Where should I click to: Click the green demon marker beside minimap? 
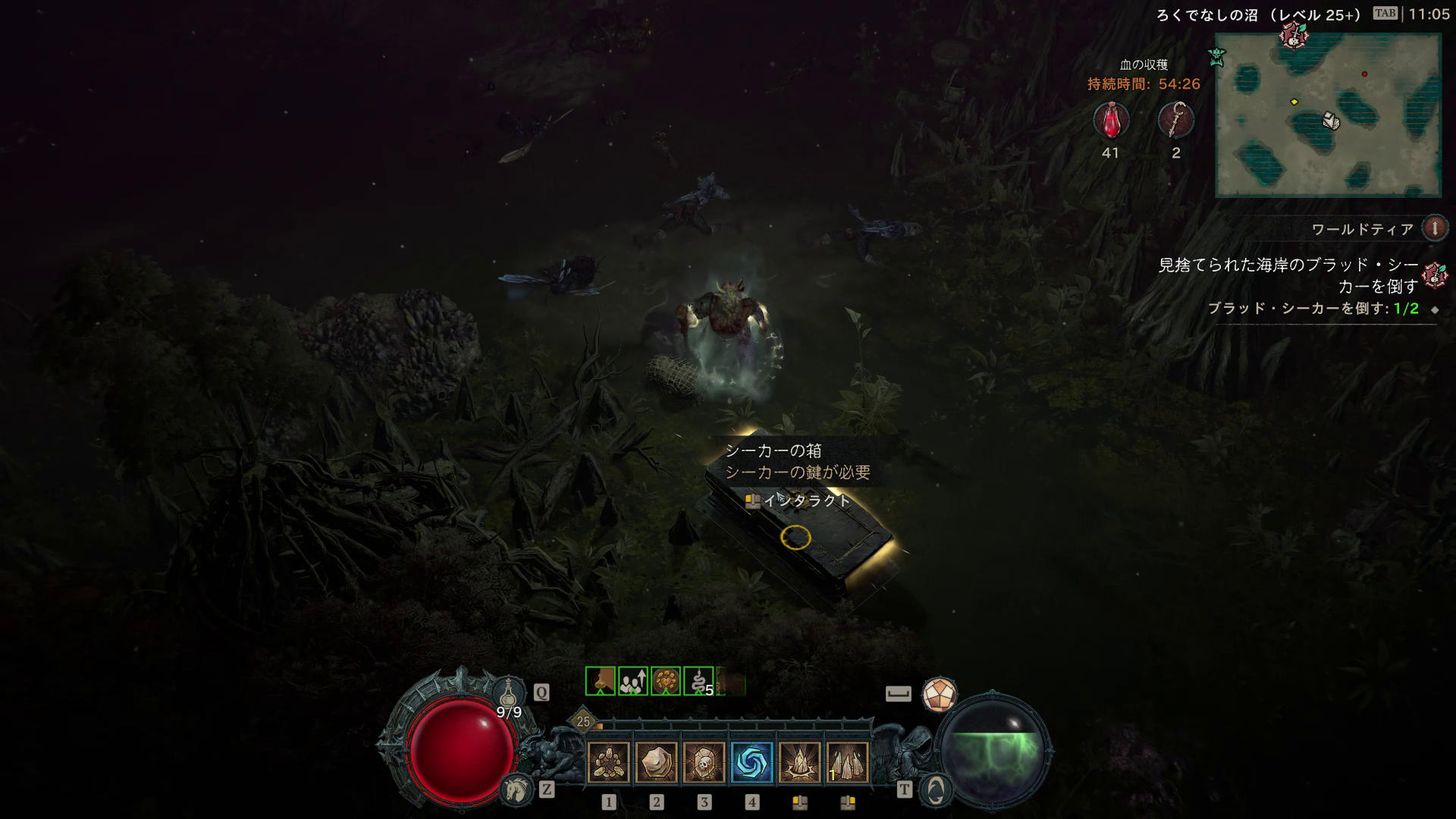(1217, 56)
